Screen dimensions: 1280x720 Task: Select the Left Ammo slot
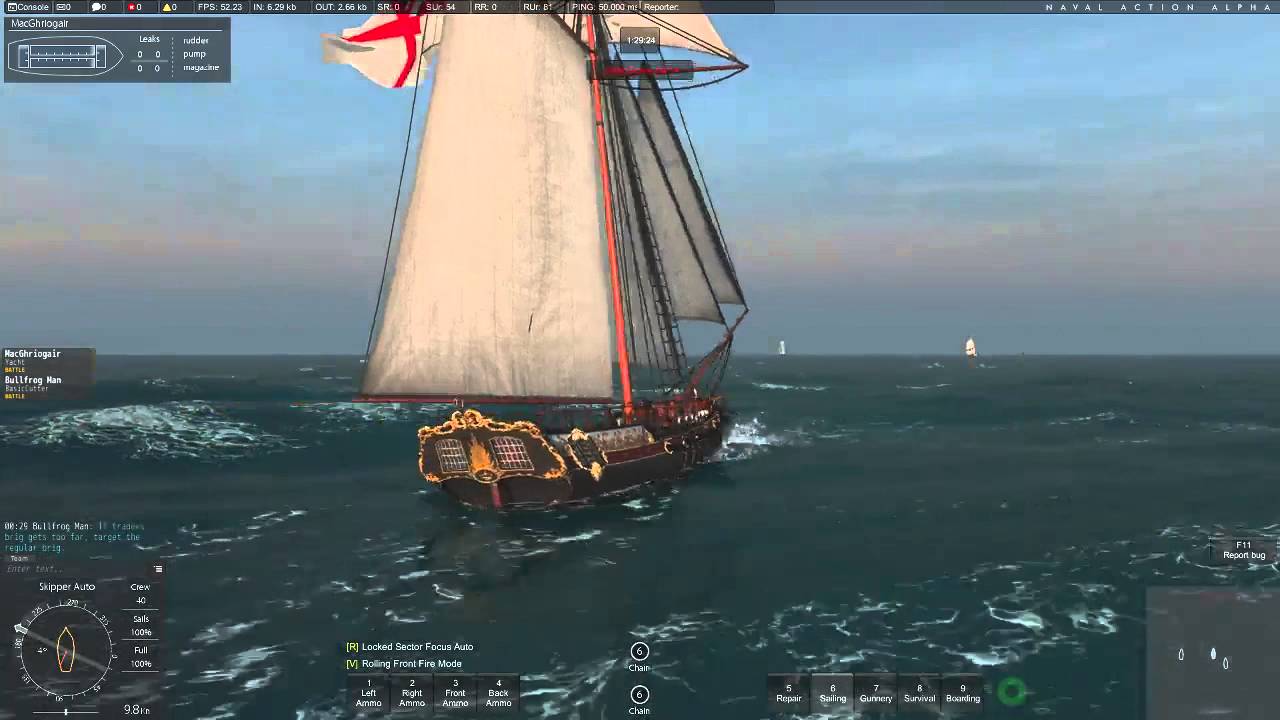coord(369,693)
